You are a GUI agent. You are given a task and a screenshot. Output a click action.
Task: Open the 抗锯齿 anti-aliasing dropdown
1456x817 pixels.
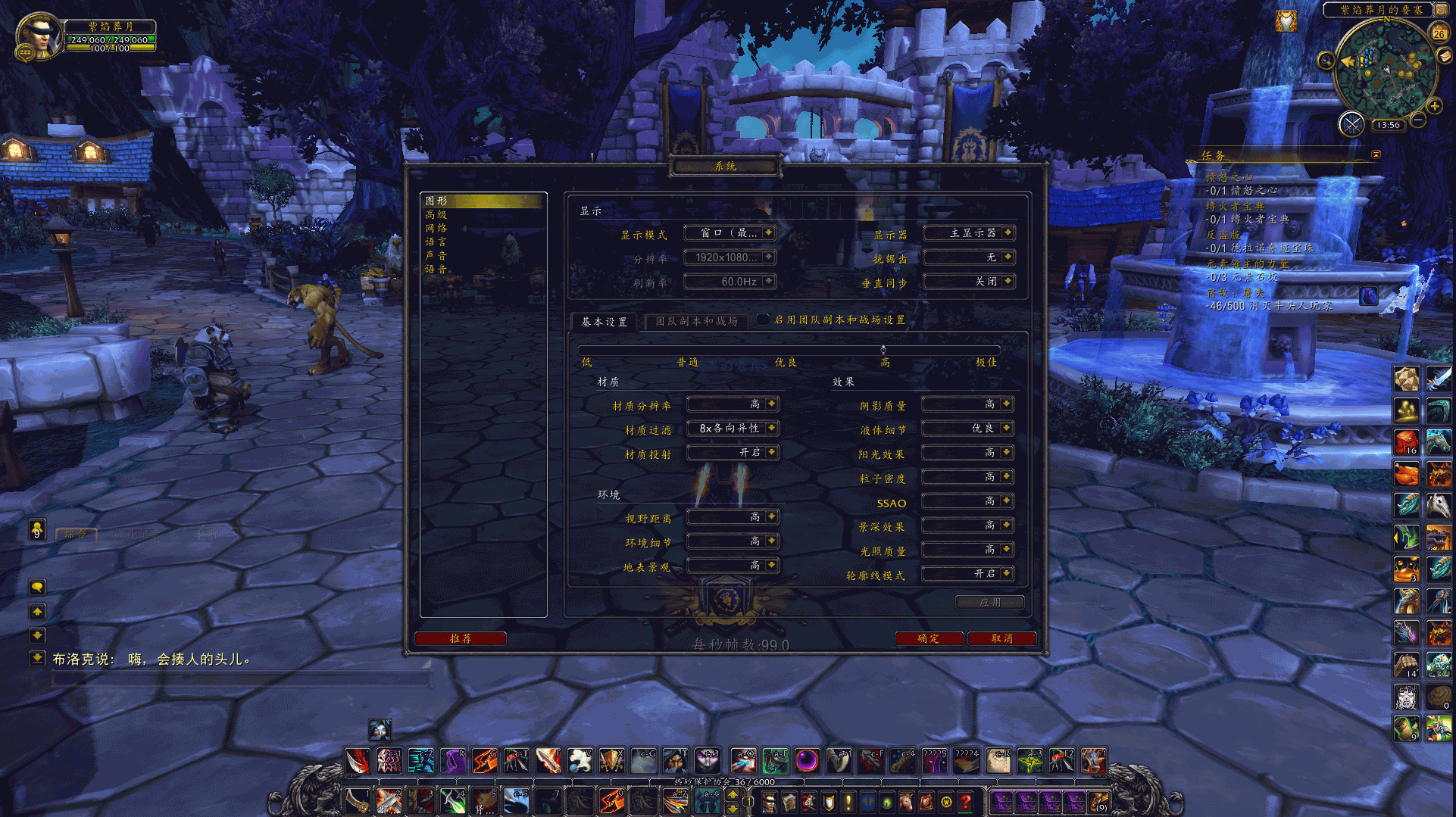[969, 257]
